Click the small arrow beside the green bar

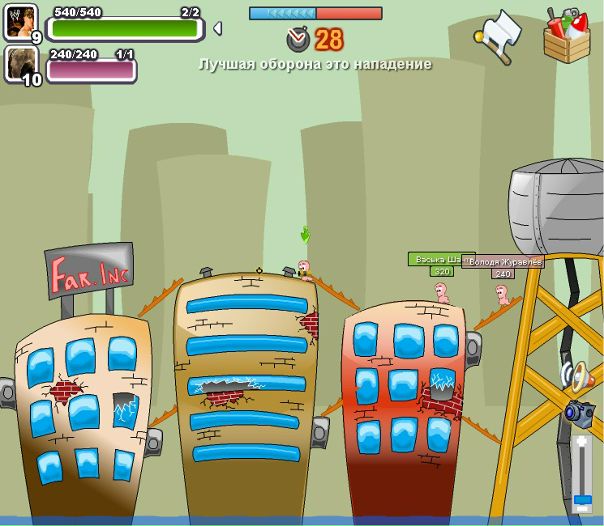[x=217, y=28]
